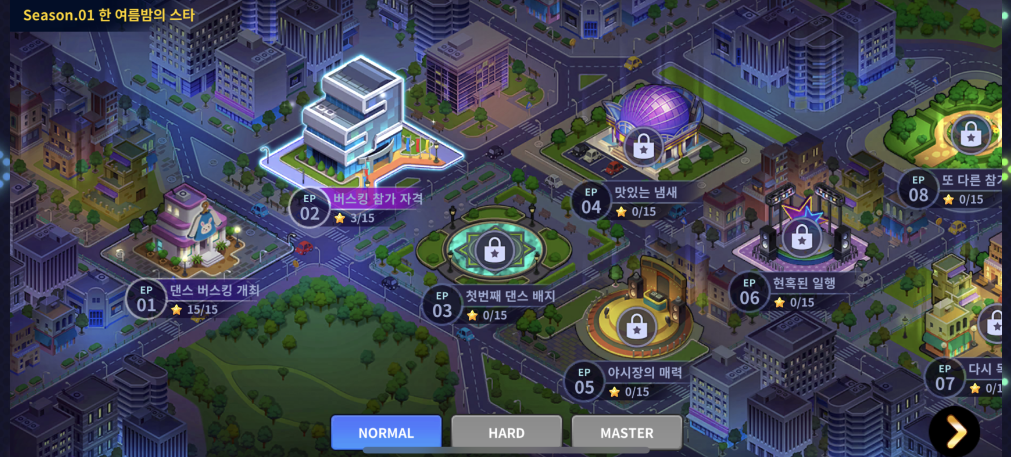Choose the MASTER difficulty tab
Viewport: 1011px width, 457px height.
(x=626, y=432)
